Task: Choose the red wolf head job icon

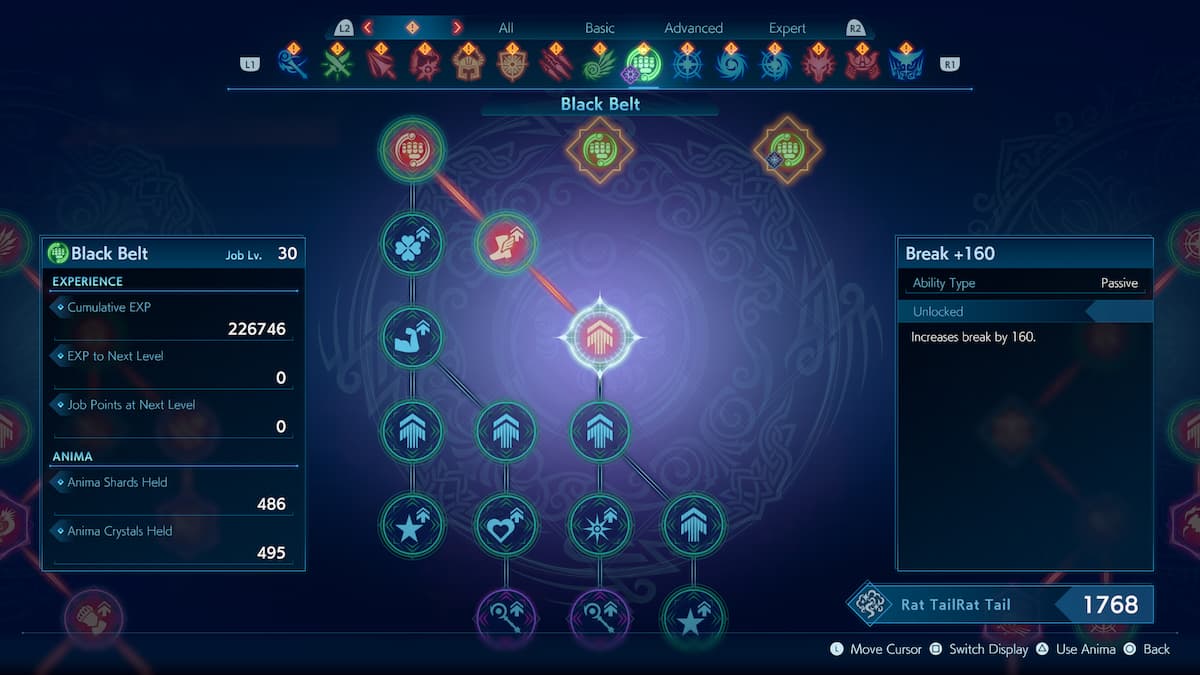Action: coord(818,64)
